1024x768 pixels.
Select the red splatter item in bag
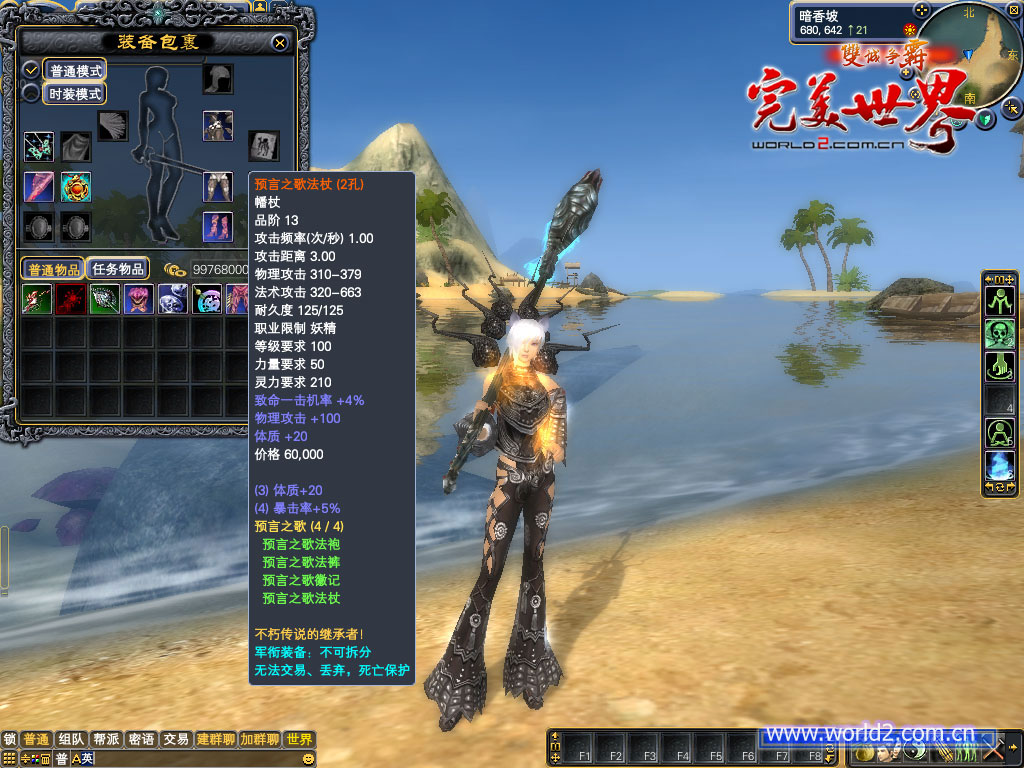pos(71,299)
